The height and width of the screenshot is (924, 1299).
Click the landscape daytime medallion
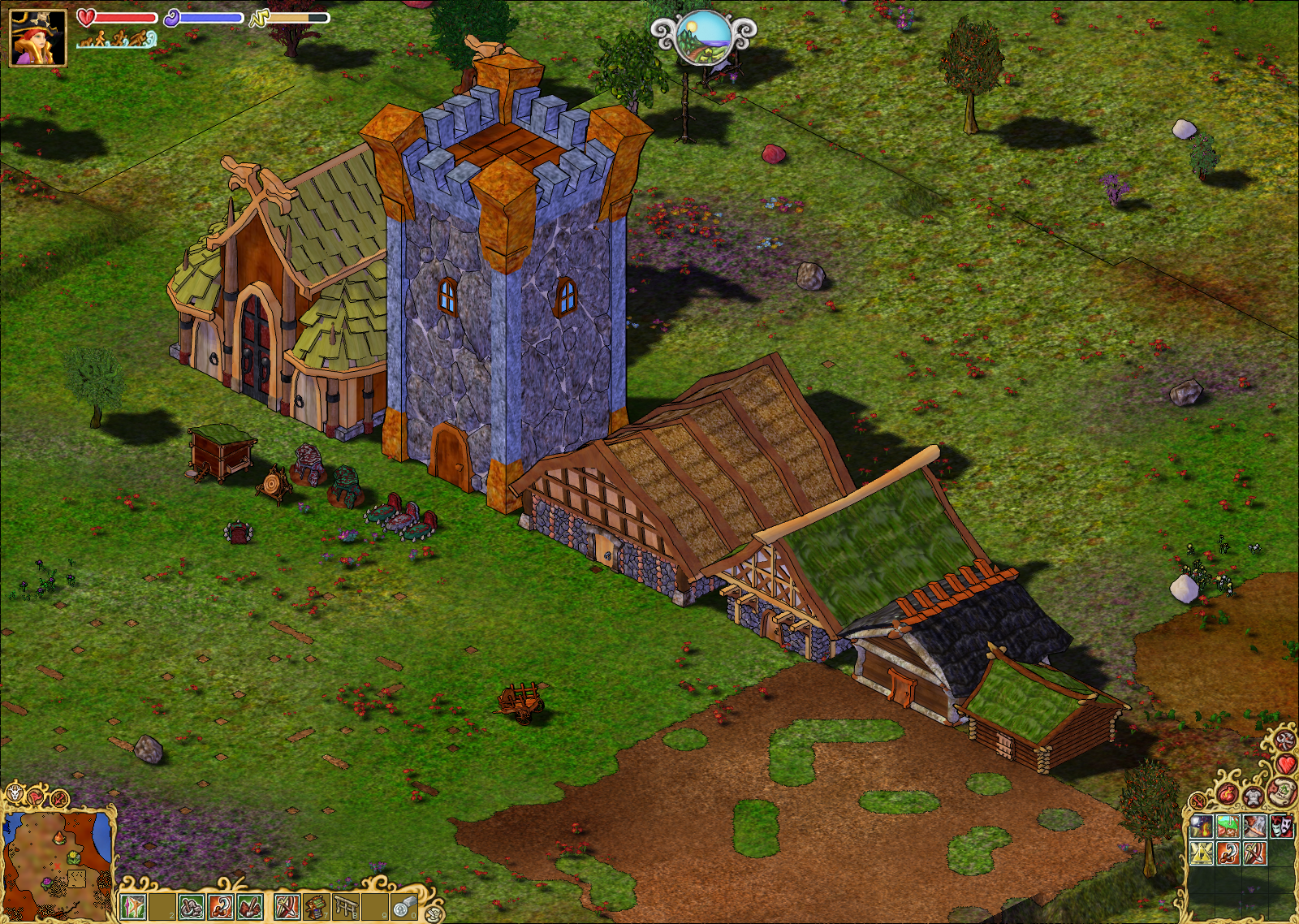tap(703, 37)
